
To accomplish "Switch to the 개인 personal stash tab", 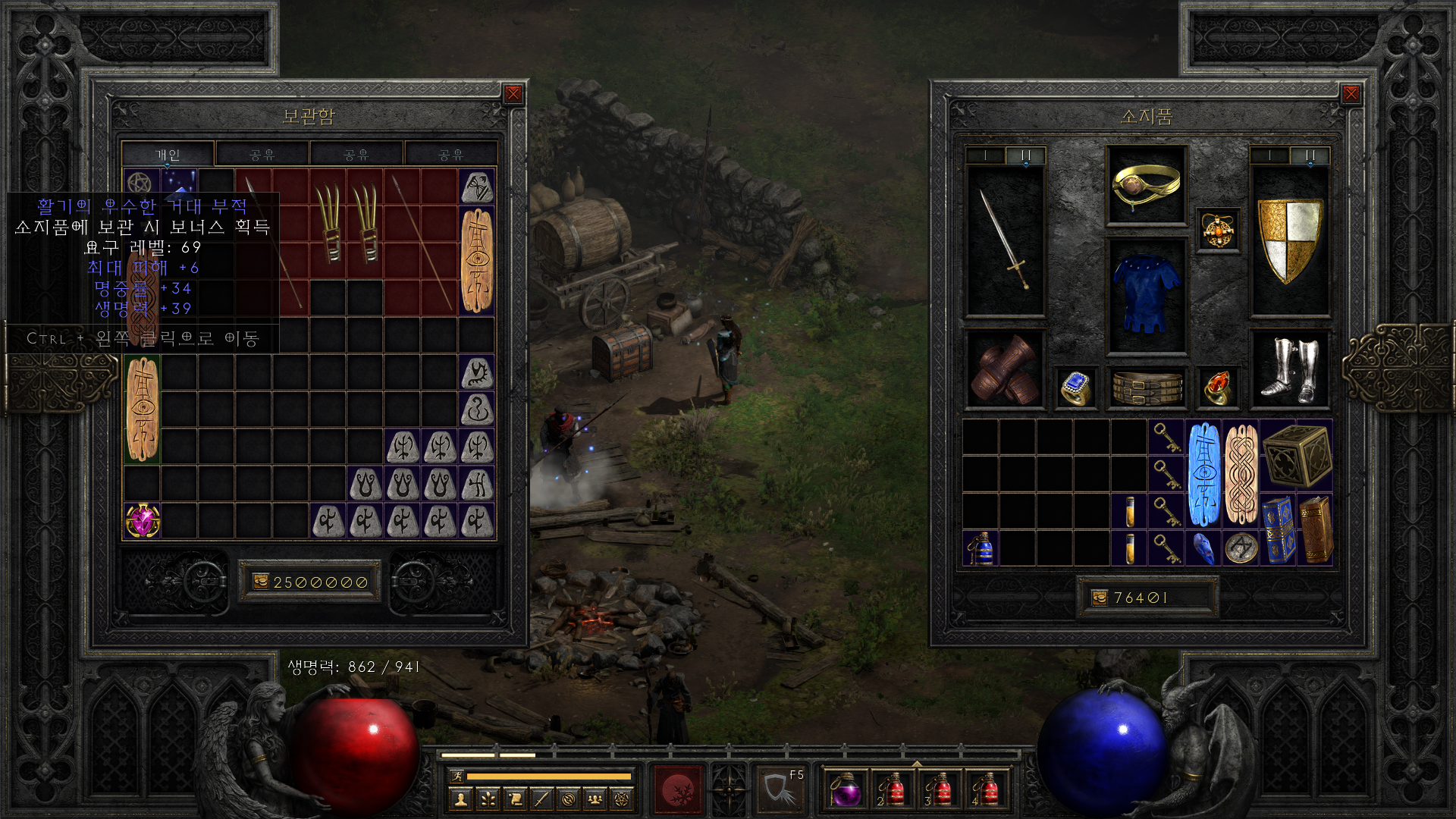I will point(168,155).
